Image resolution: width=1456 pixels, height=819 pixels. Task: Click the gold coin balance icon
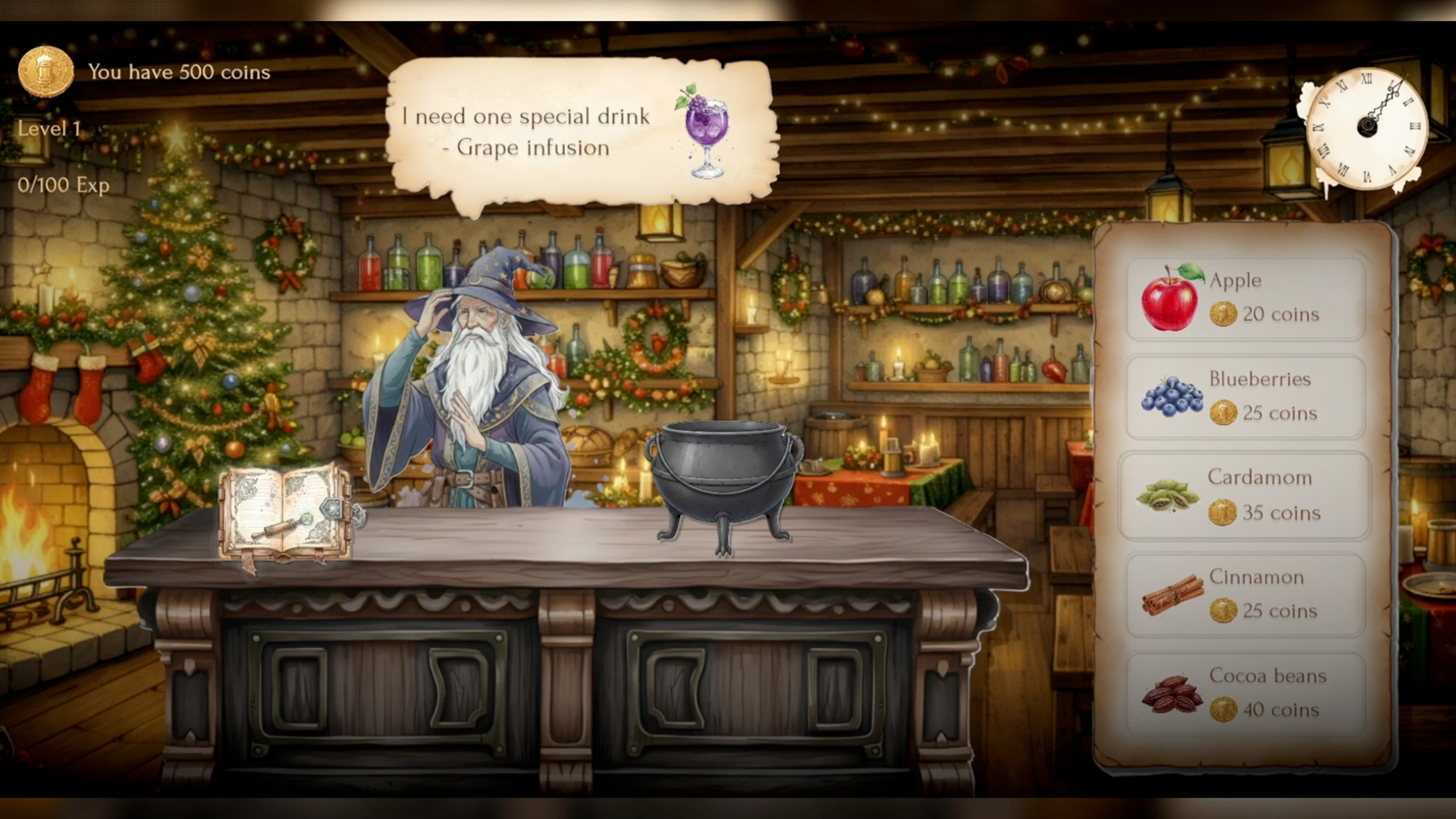pos(47,71)
